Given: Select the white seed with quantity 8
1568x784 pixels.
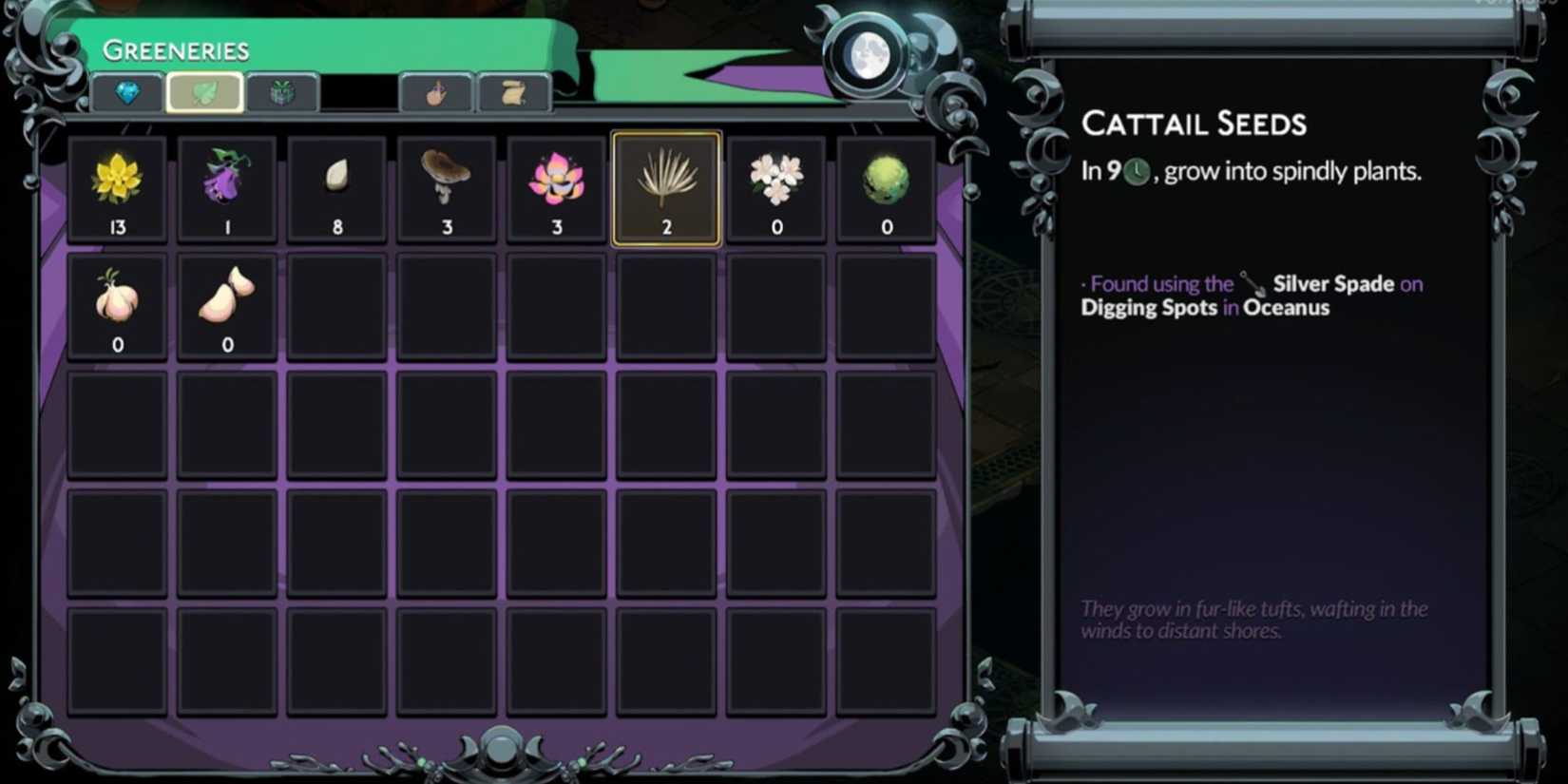Looking at the screenshot, I should pyautogui.click(x=336, y=186).
